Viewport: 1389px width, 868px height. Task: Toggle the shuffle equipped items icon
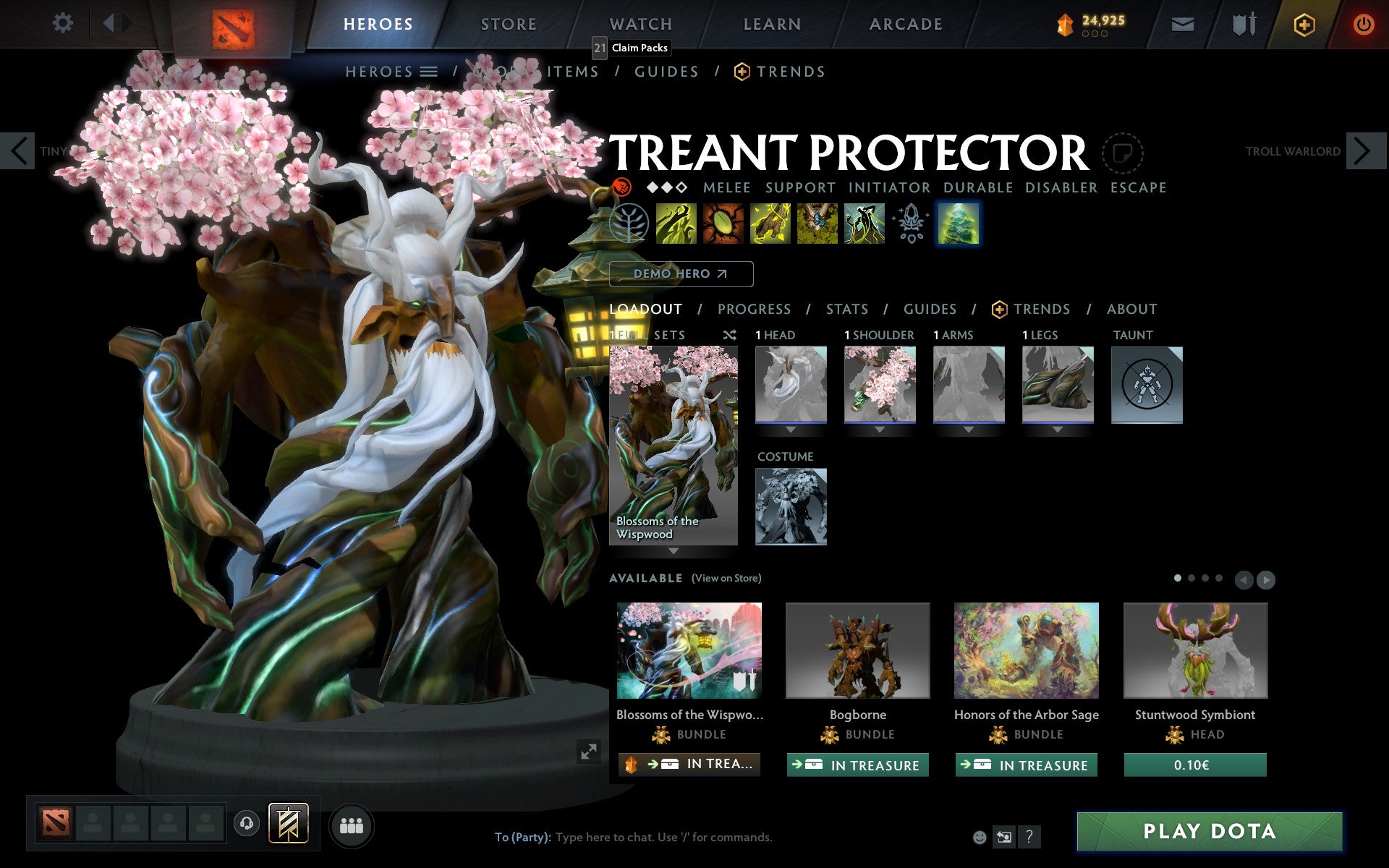pyautogui.click(x=730, y=335)
